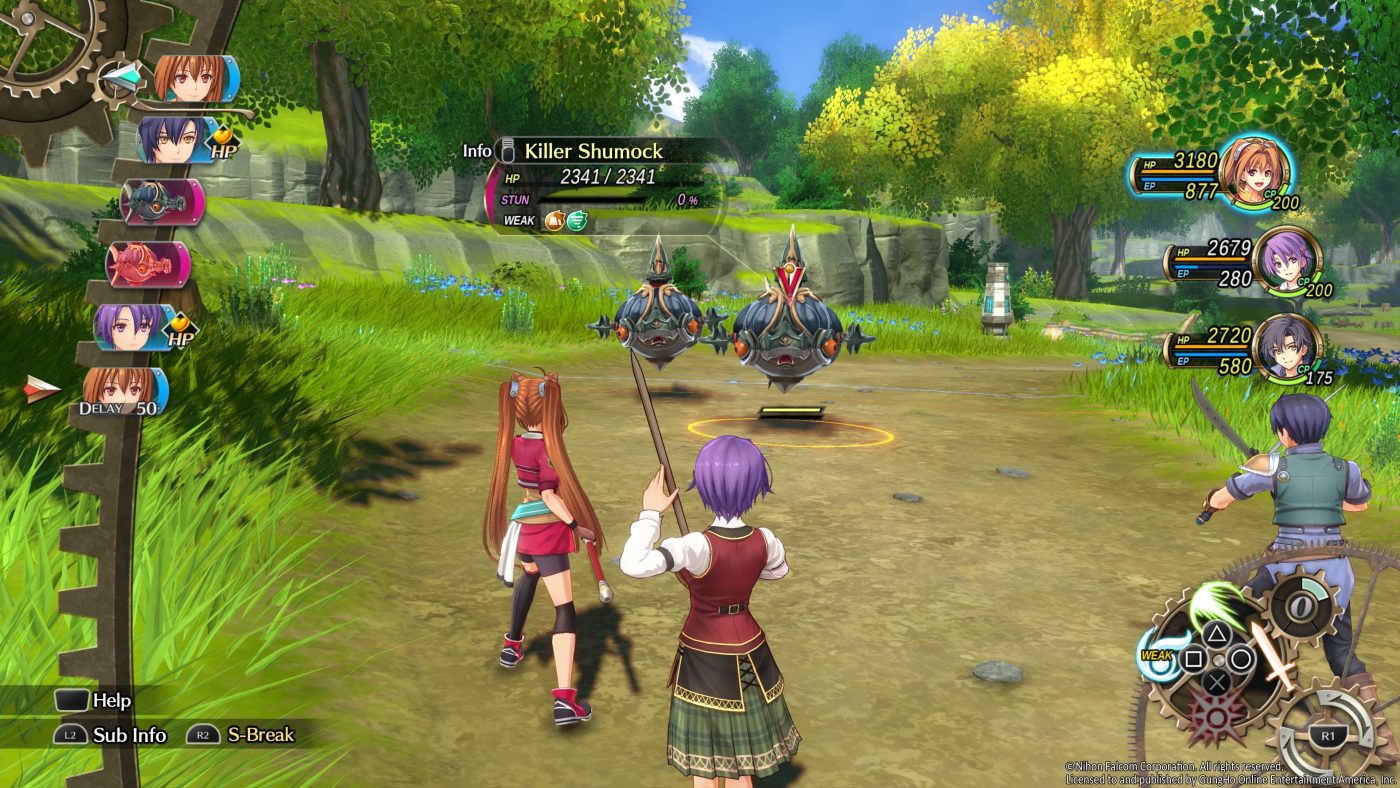This screenshot has width=1400, height=788.
Task: Choose the red compass Move command
Action: coord(1216,715)
